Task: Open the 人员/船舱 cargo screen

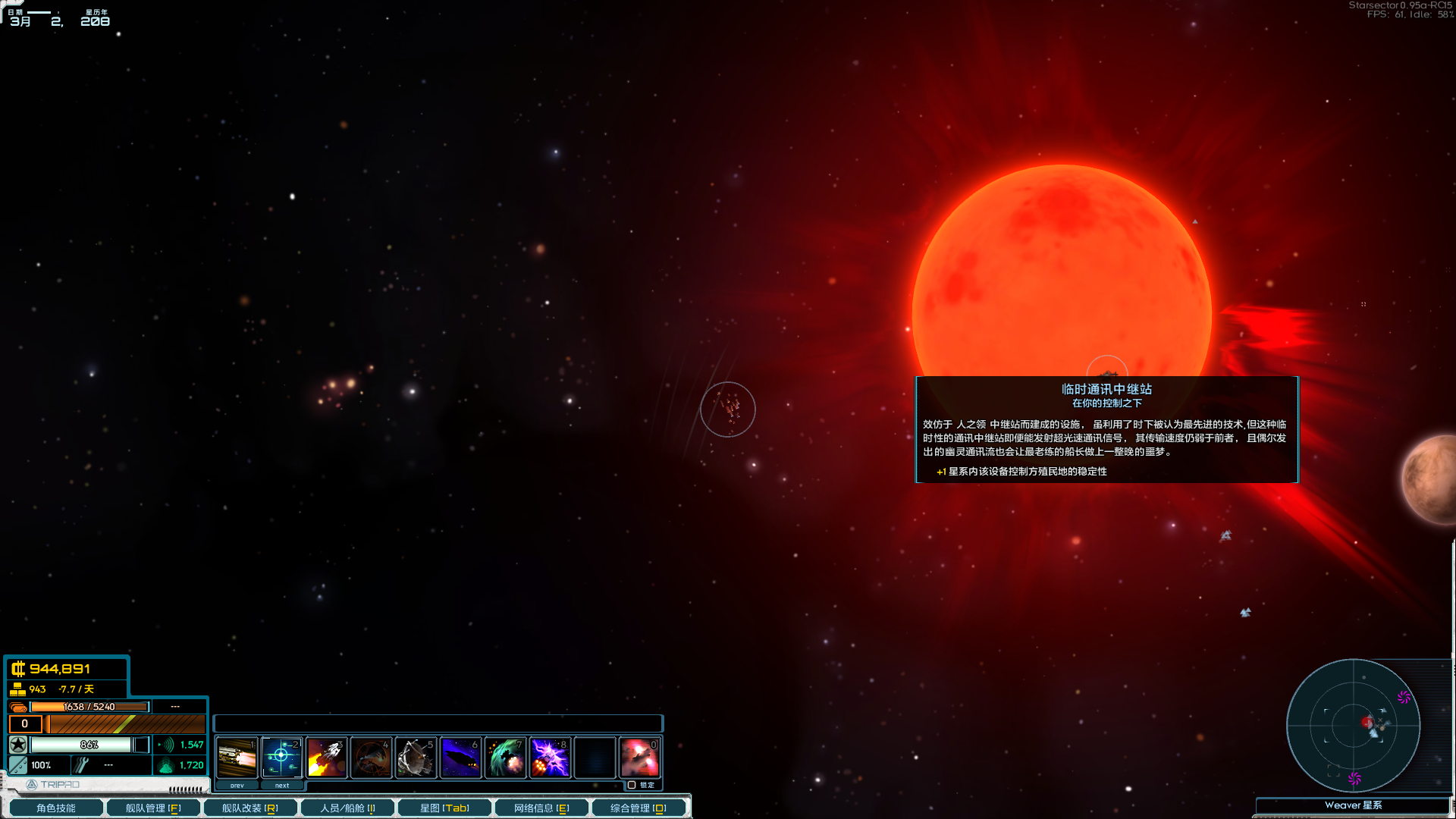Action: click(x=347, y=808)
